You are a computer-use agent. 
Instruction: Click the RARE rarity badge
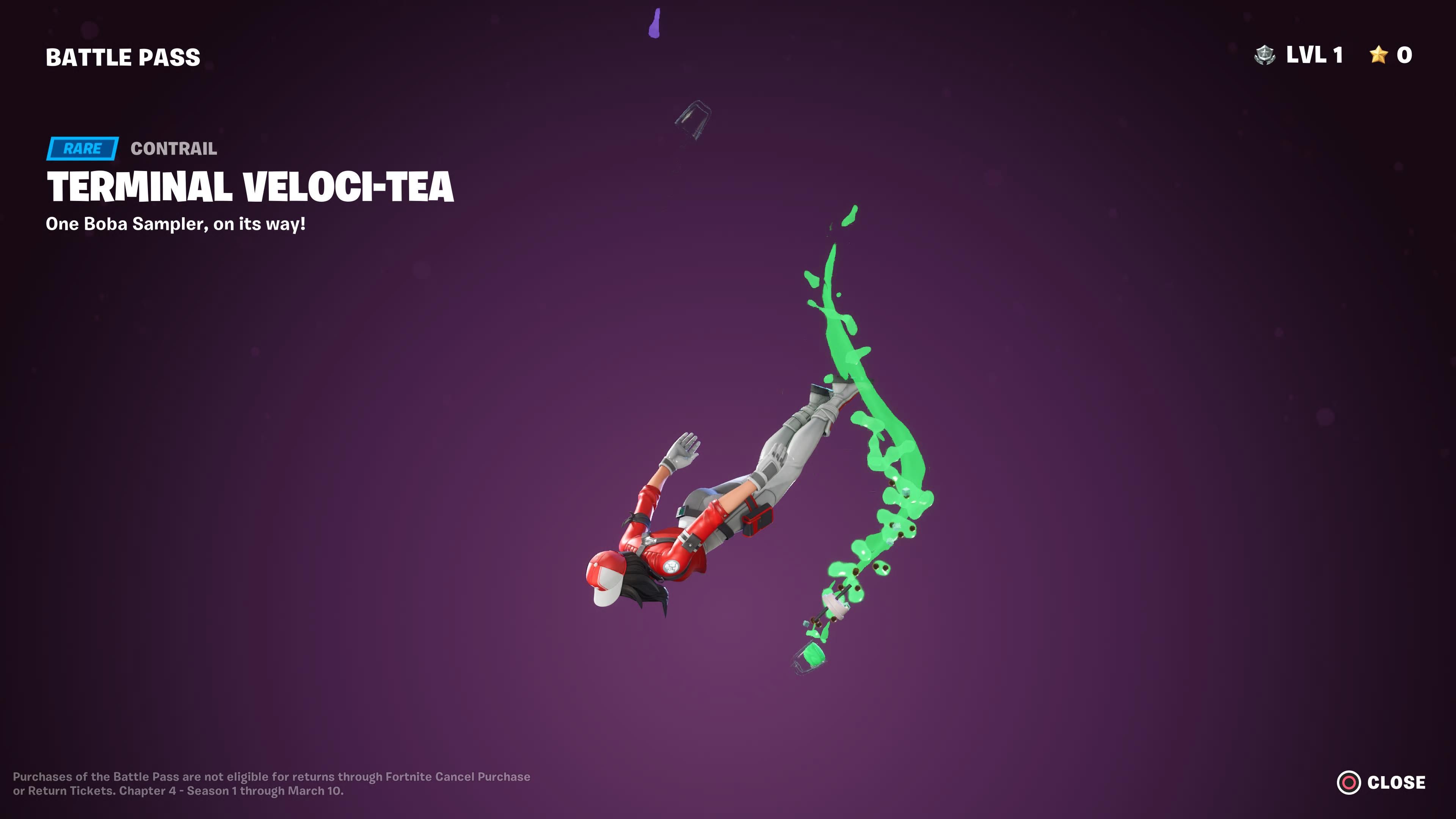click(x=83, y=149)
